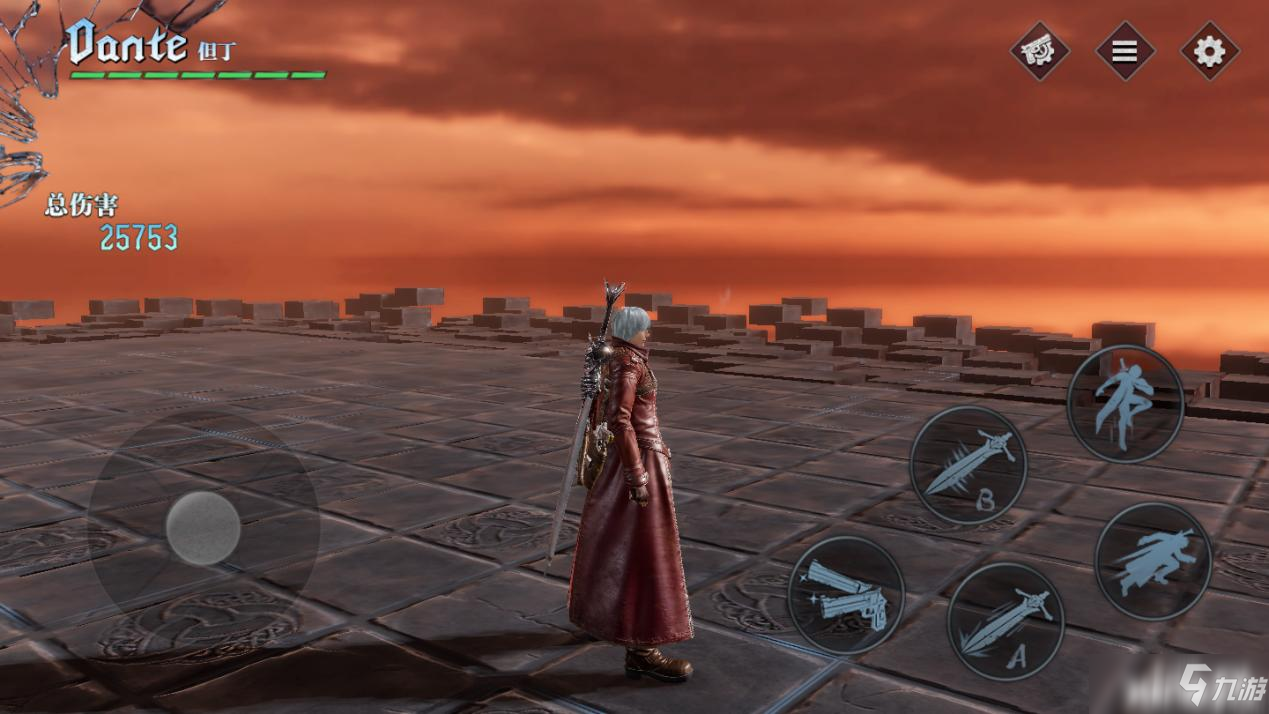Touch the virtual joystick thumb knob
The height and width of the screenshot is (714, 1269).
203,527
